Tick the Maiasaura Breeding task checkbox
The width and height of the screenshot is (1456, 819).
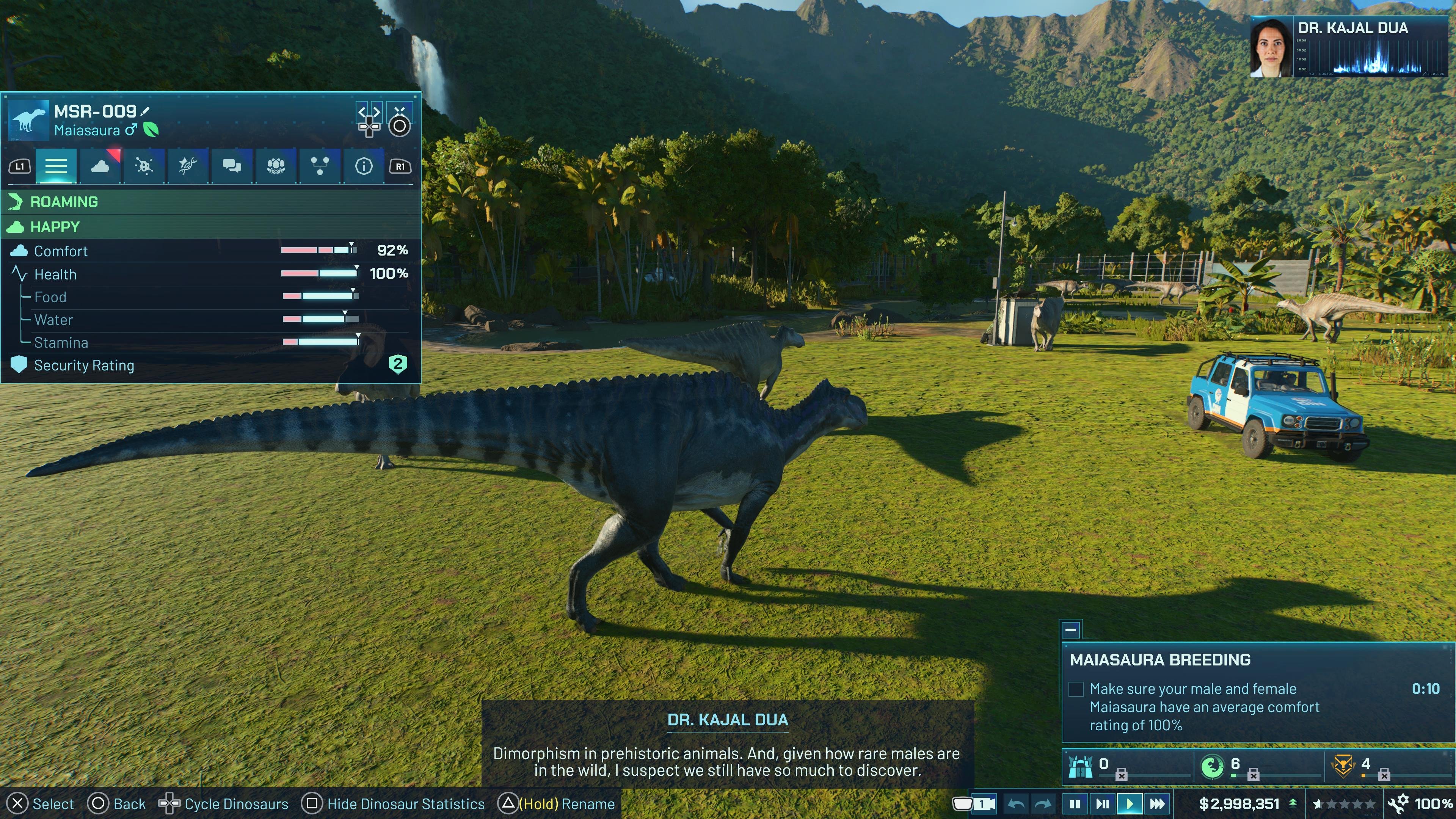[x=1076, y=689]
